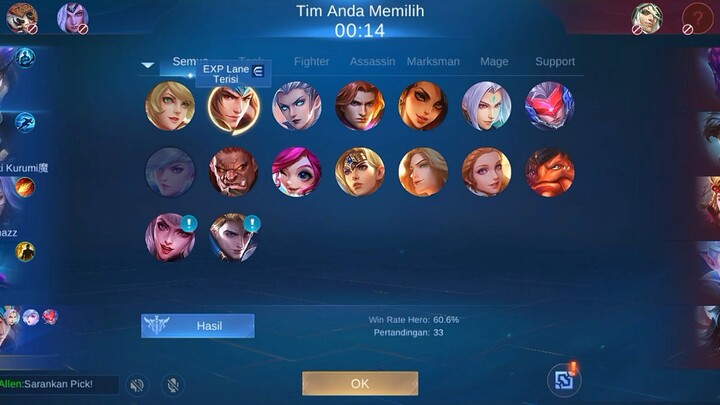Select the red round creature hero portrait

[x=549, y=172]
